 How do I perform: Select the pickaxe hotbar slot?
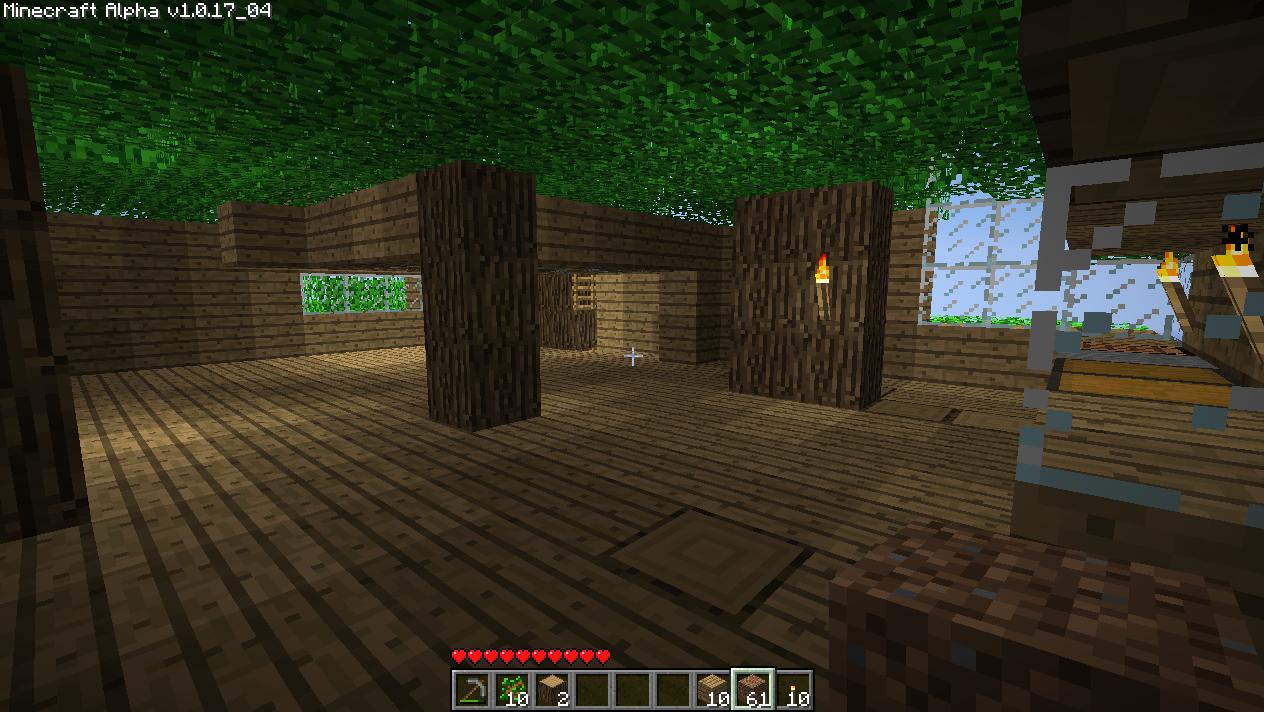coord(471,689)
